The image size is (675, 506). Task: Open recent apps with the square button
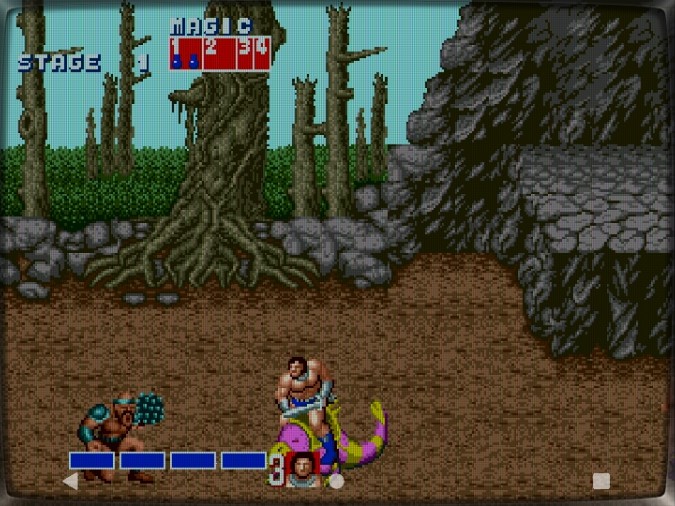point(601,481)
